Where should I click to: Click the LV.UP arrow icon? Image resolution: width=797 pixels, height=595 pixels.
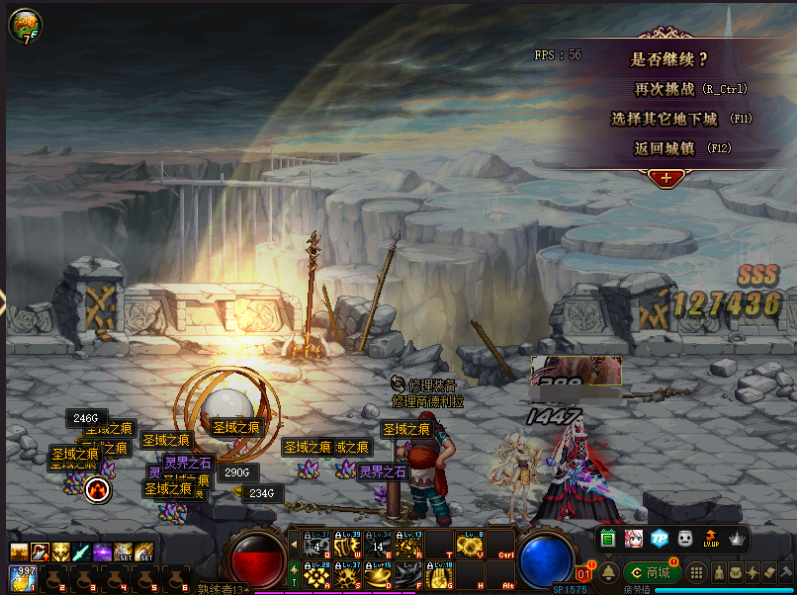coord(711,539)
